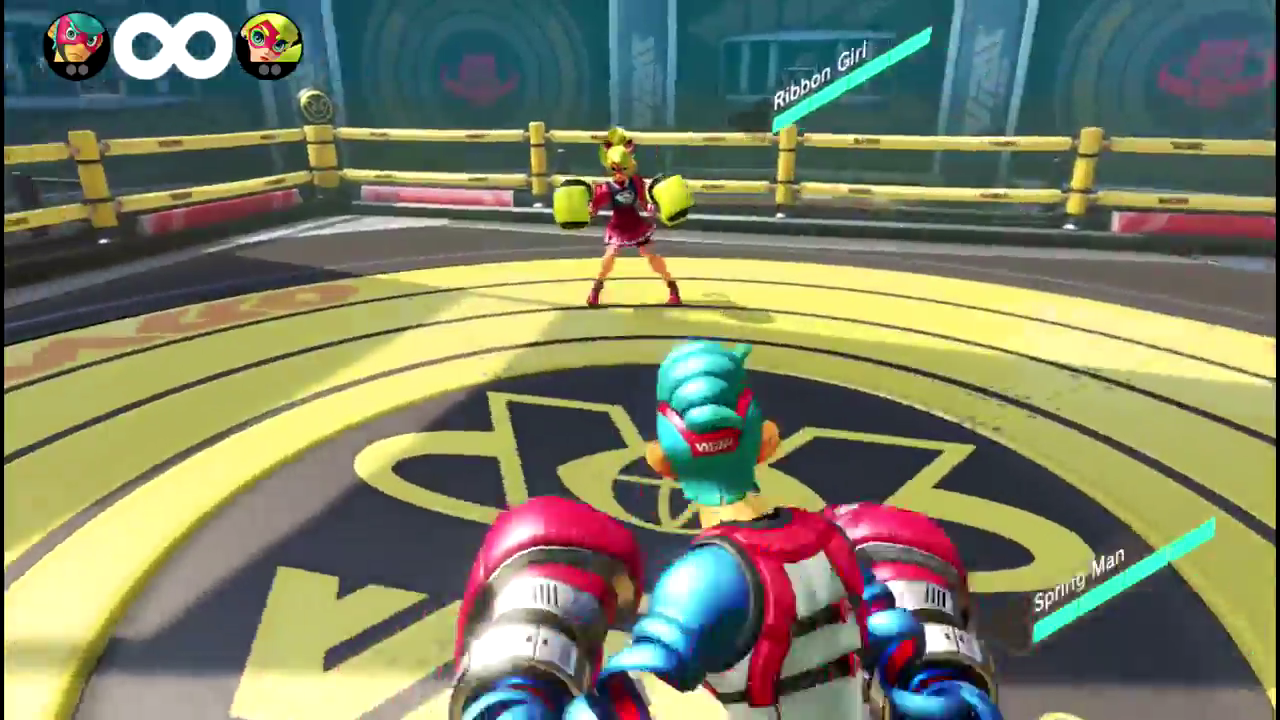Image resolution: width=1280 pixels, height=720 pixels.
Task: Click the gold coin medallion on the ring post
Action: 317,103
